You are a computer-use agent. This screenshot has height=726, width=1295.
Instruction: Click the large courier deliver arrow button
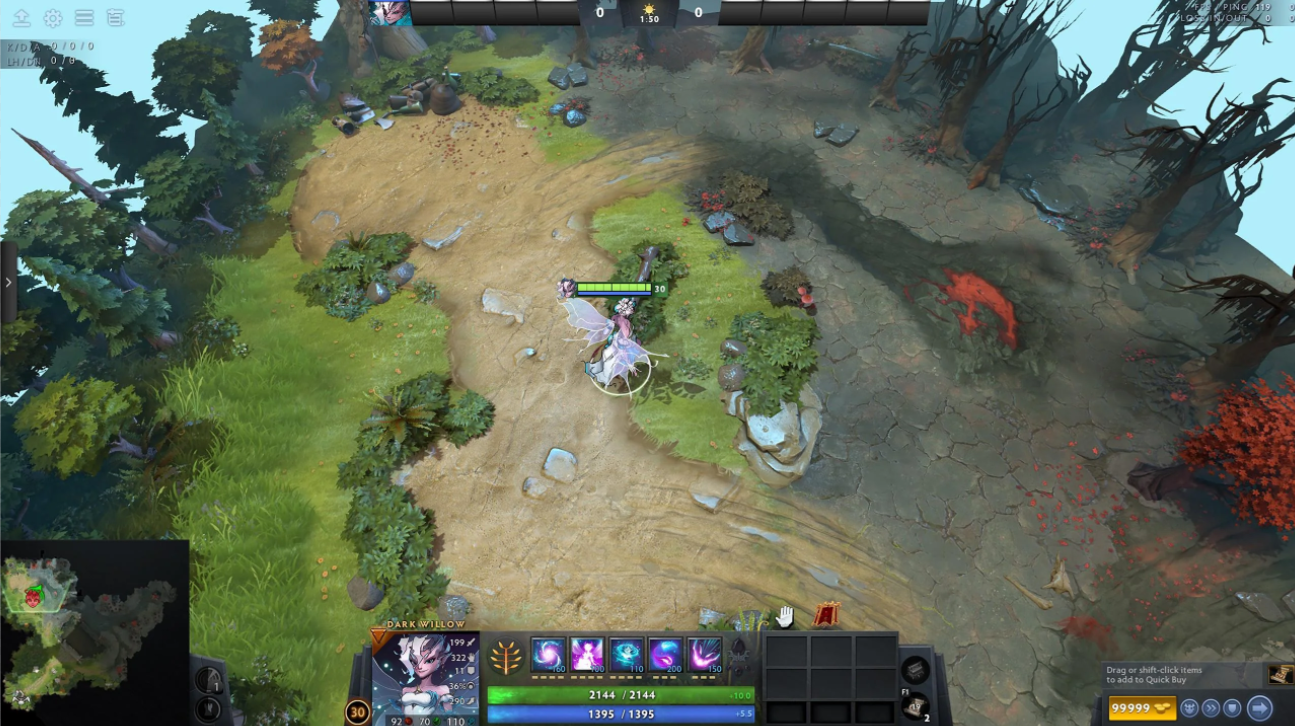click(x=1259, y=708)
